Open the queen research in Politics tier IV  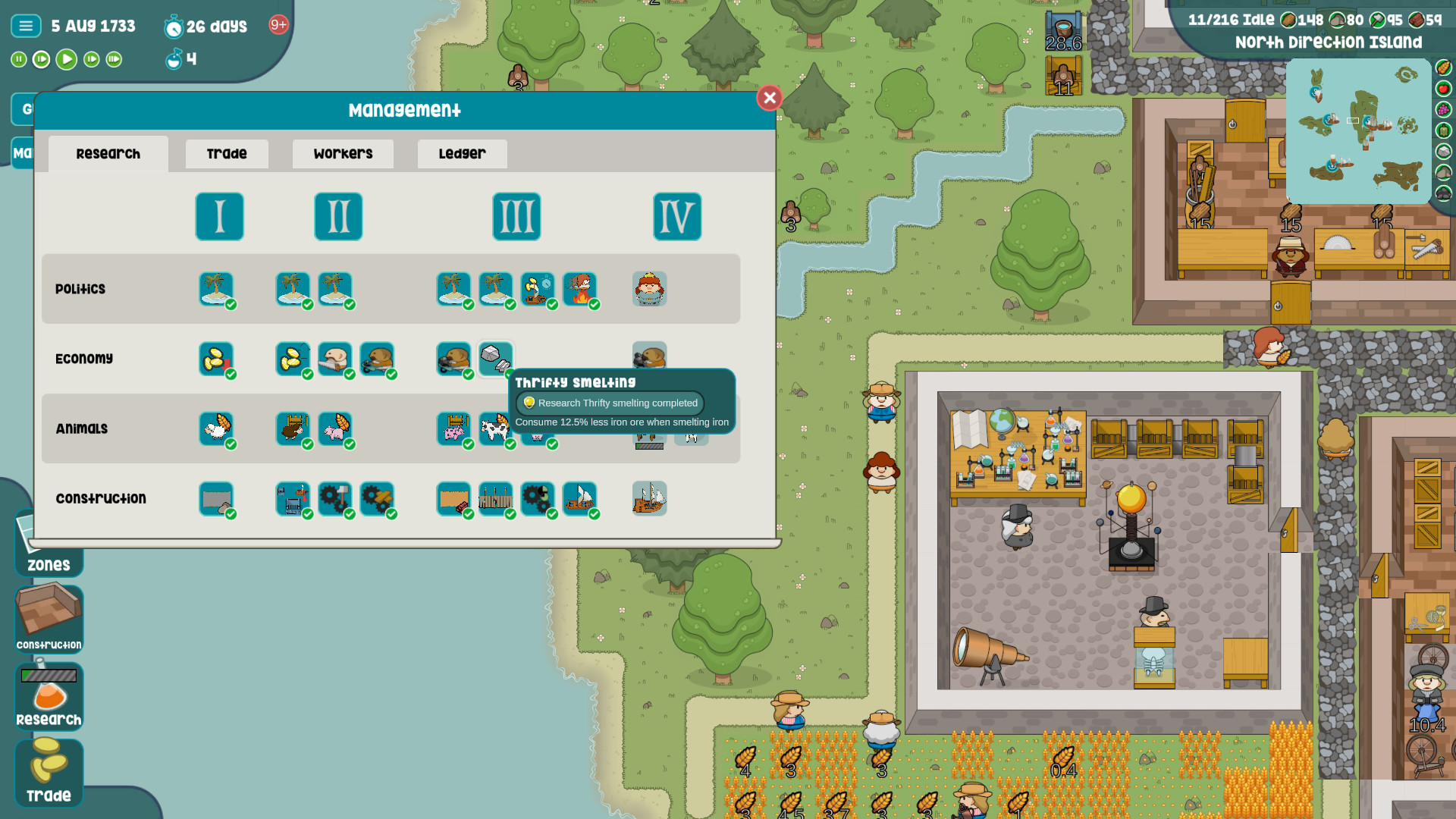pos(648,289)
